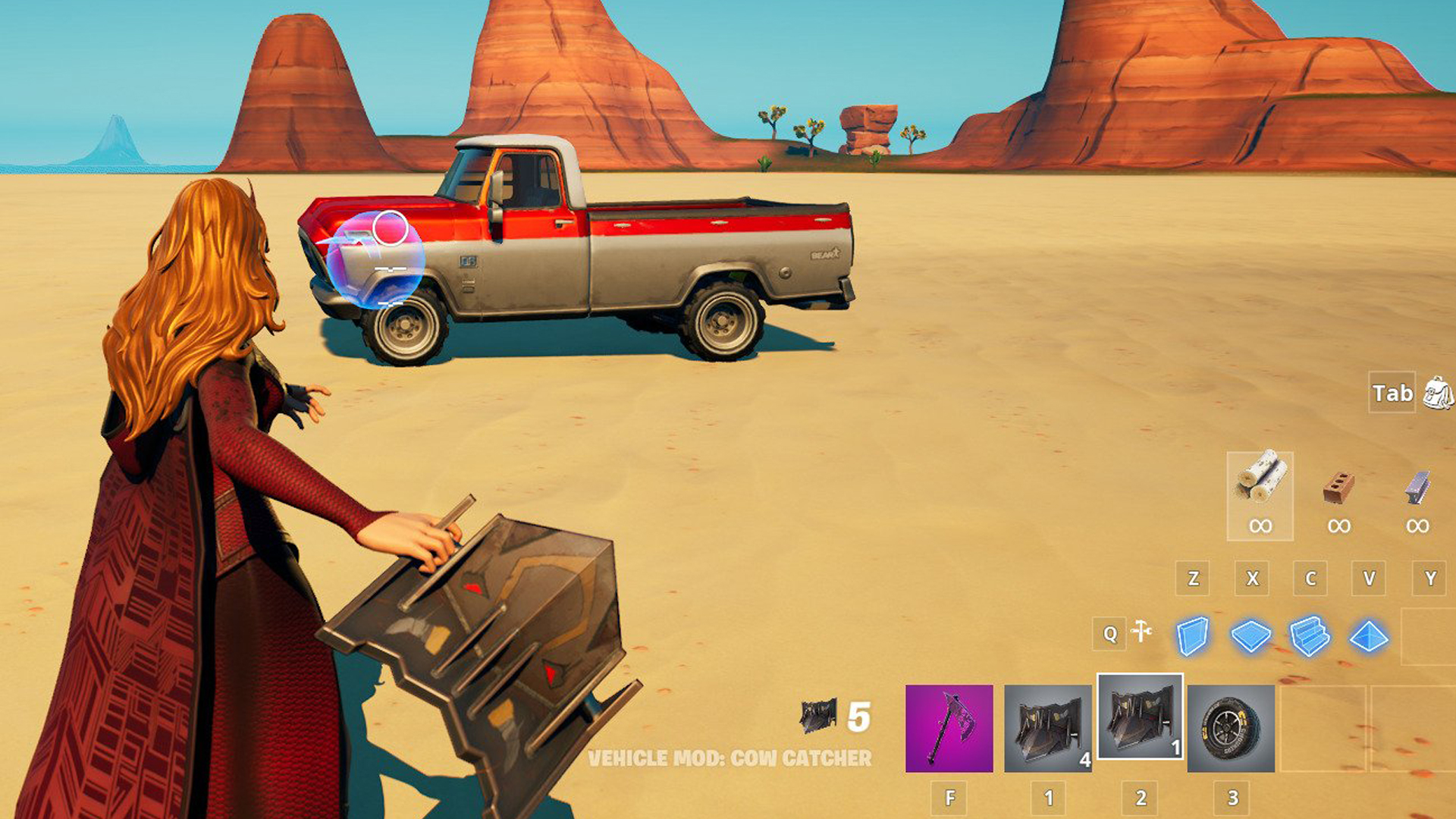This screenshot has width=1456, height=819.
Task: Click the Tab label
Action: [x=1392, y=393]
